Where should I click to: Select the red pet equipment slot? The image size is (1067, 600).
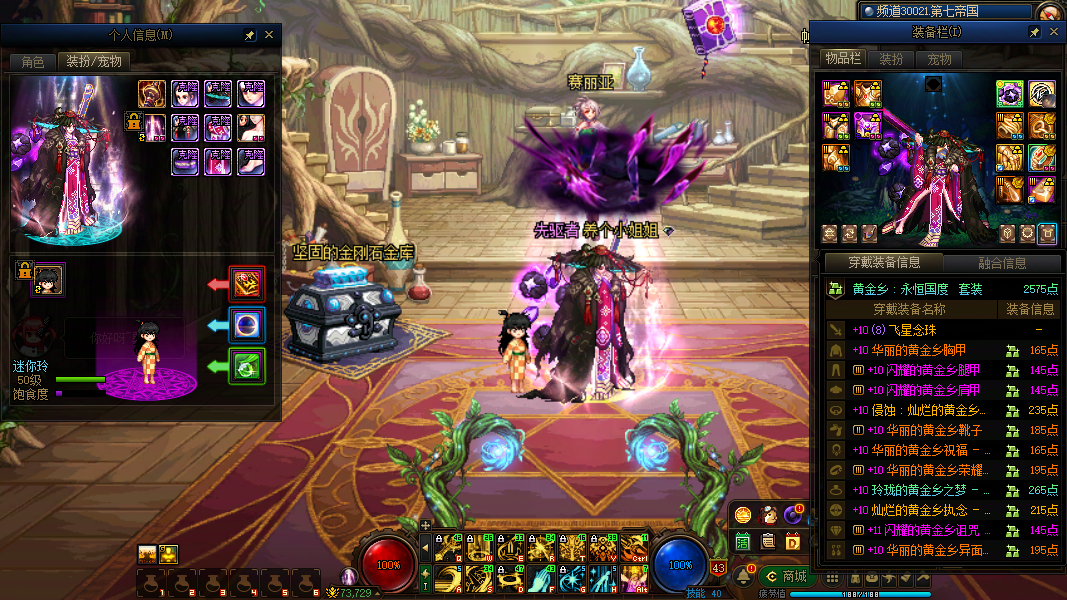[x=247, y=284]
